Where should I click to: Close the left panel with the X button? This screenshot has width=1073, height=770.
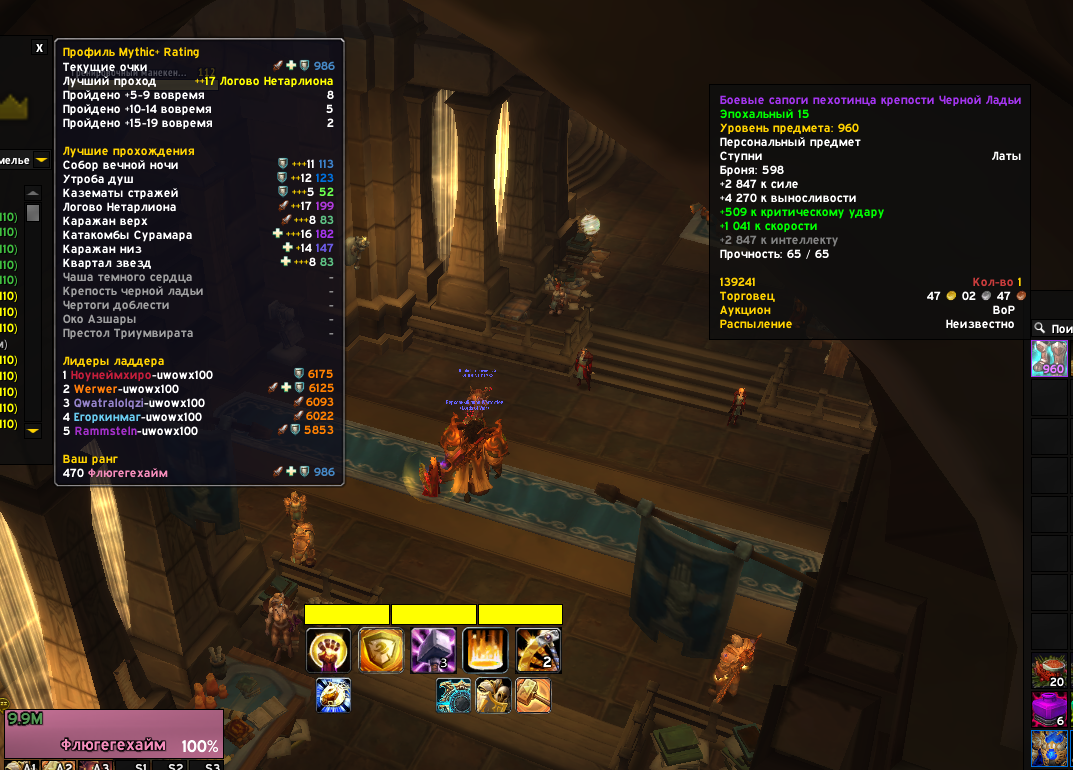tap(39, 48)
